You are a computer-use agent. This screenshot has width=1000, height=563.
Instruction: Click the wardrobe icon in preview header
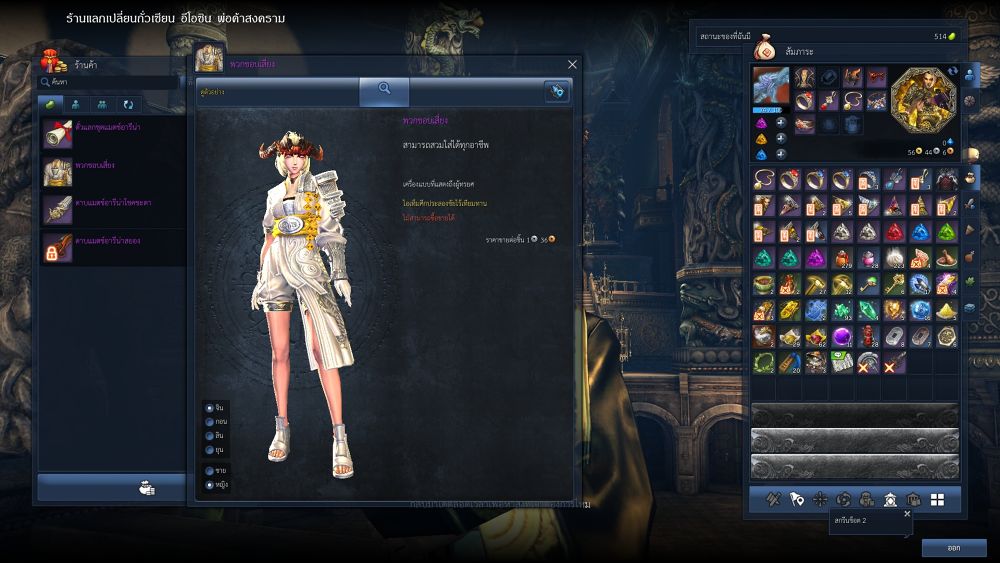coord(557,90)
